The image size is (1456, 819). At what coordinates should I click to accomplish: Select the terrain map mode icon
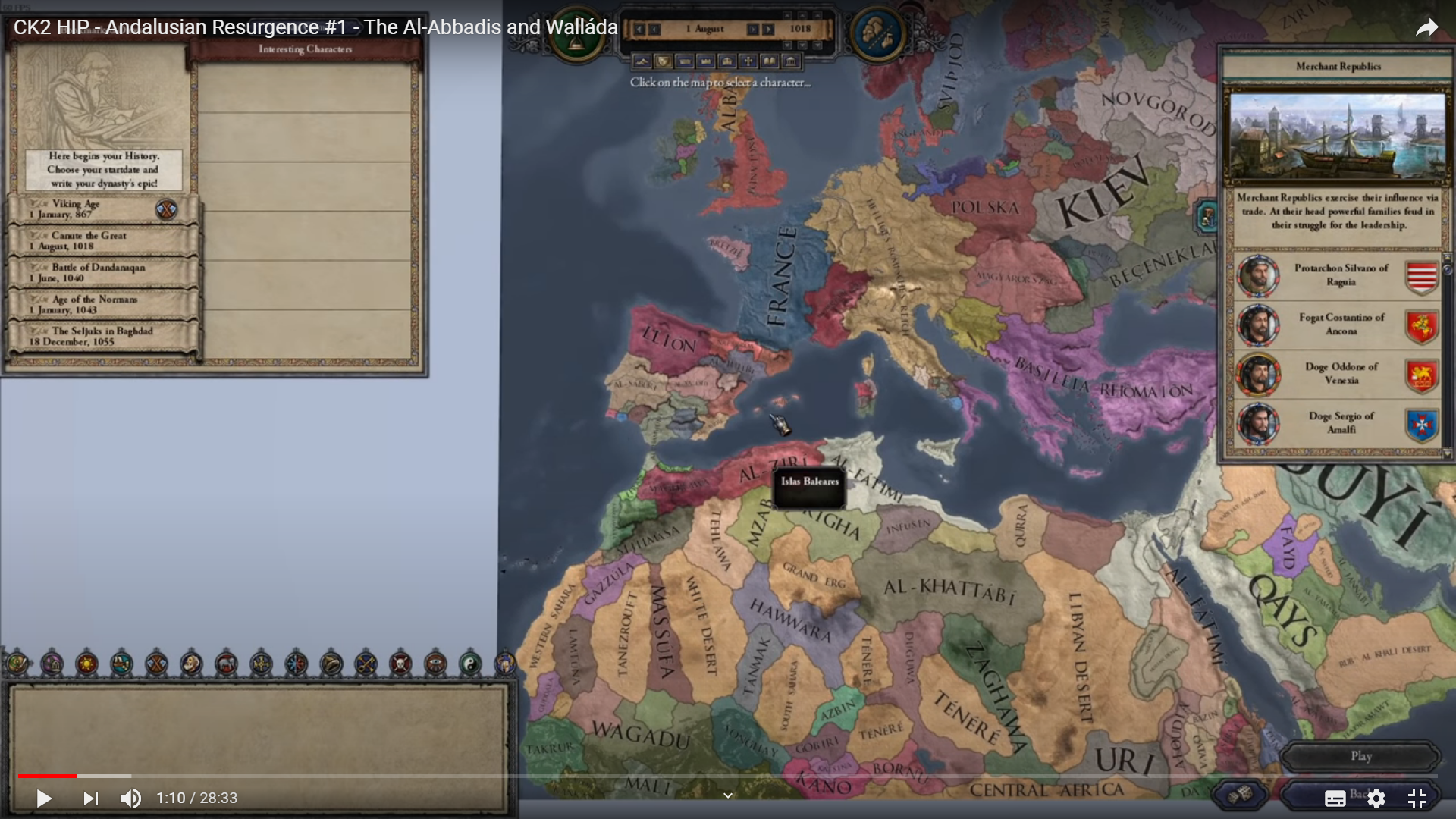(642, 61)
